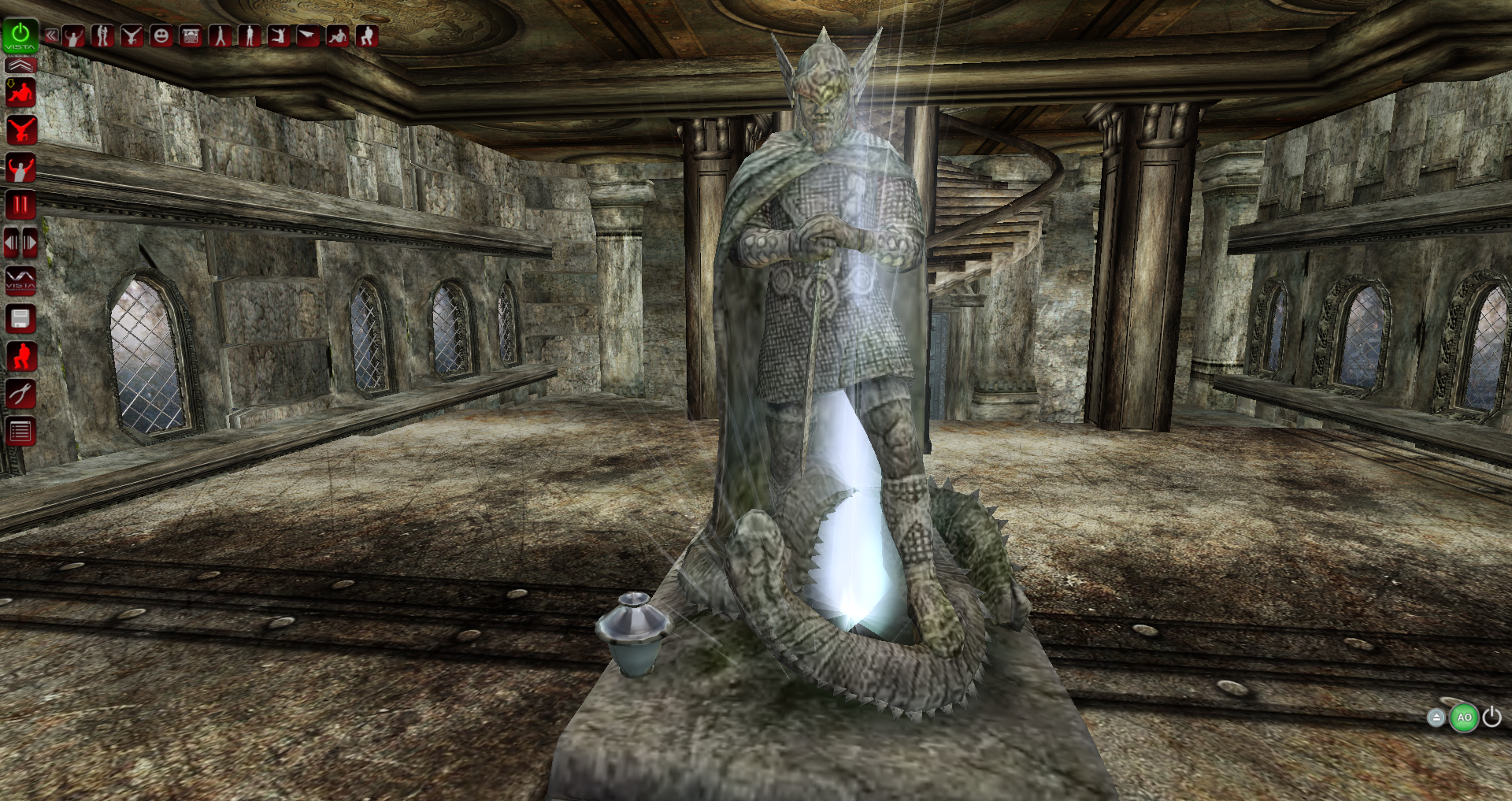Select the smiley face expressions icon
This screenshot has height=801, width=1512.
161,36
